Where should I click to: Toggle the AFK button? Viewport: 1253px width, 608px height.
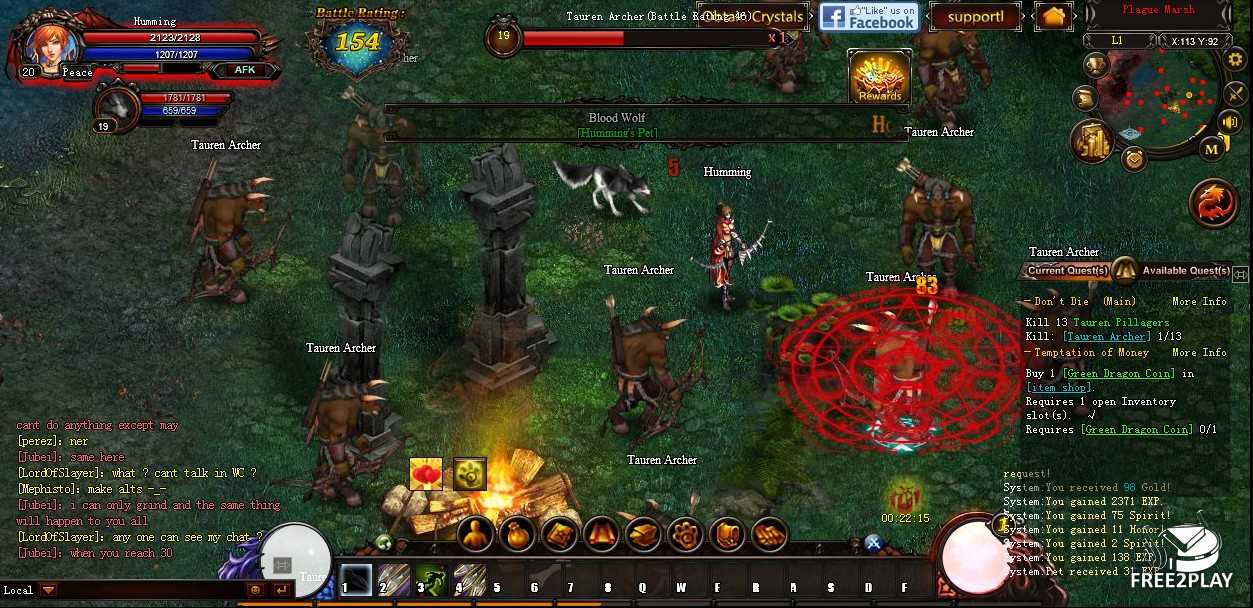click(245, 70)
